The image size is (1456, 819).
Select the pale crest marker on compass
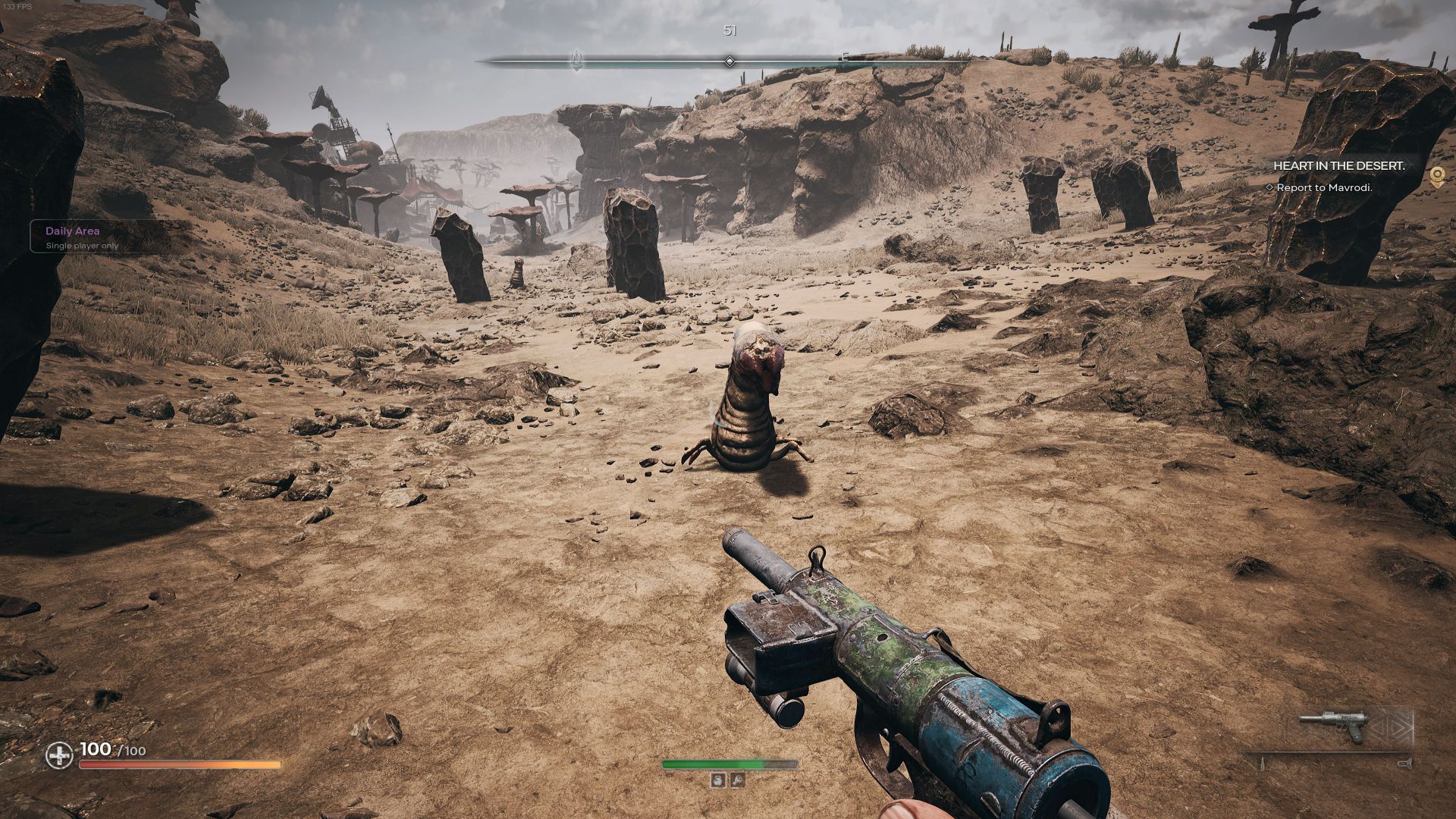tap(577, 59)
